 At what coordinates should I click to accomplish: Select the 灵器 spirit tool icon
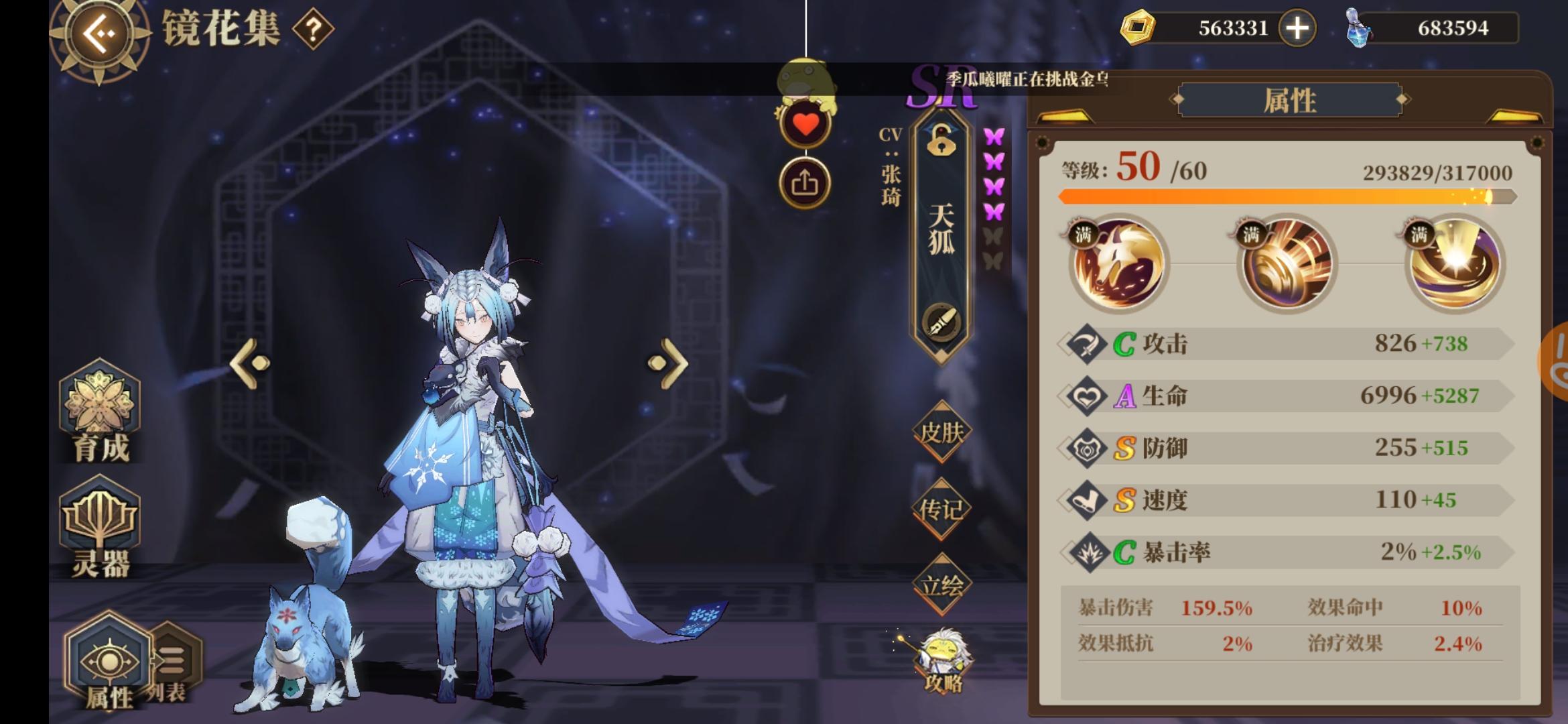tap(99, 520)
